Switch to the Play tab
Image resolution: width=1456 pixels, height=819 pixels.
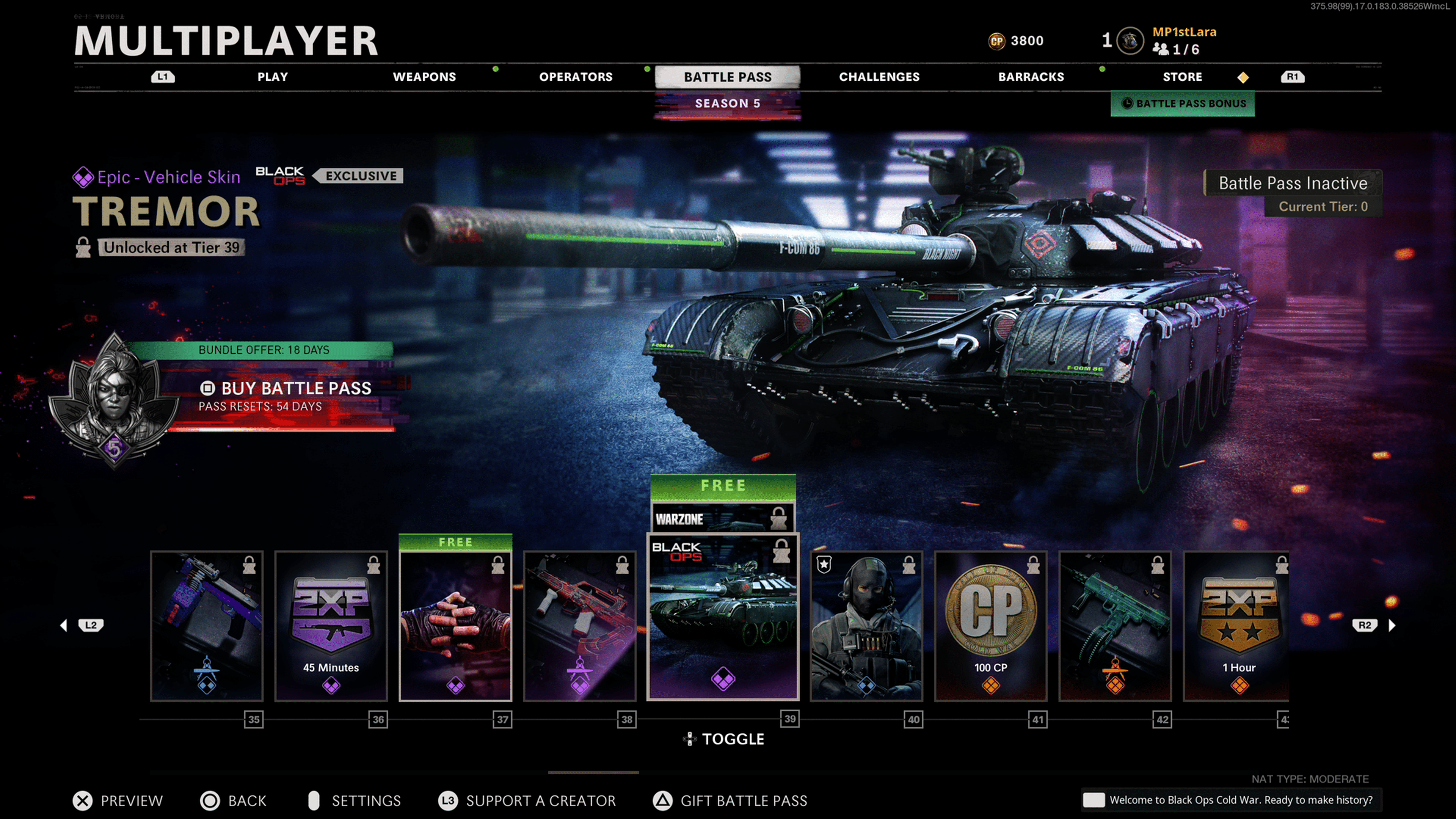point(273,77)
